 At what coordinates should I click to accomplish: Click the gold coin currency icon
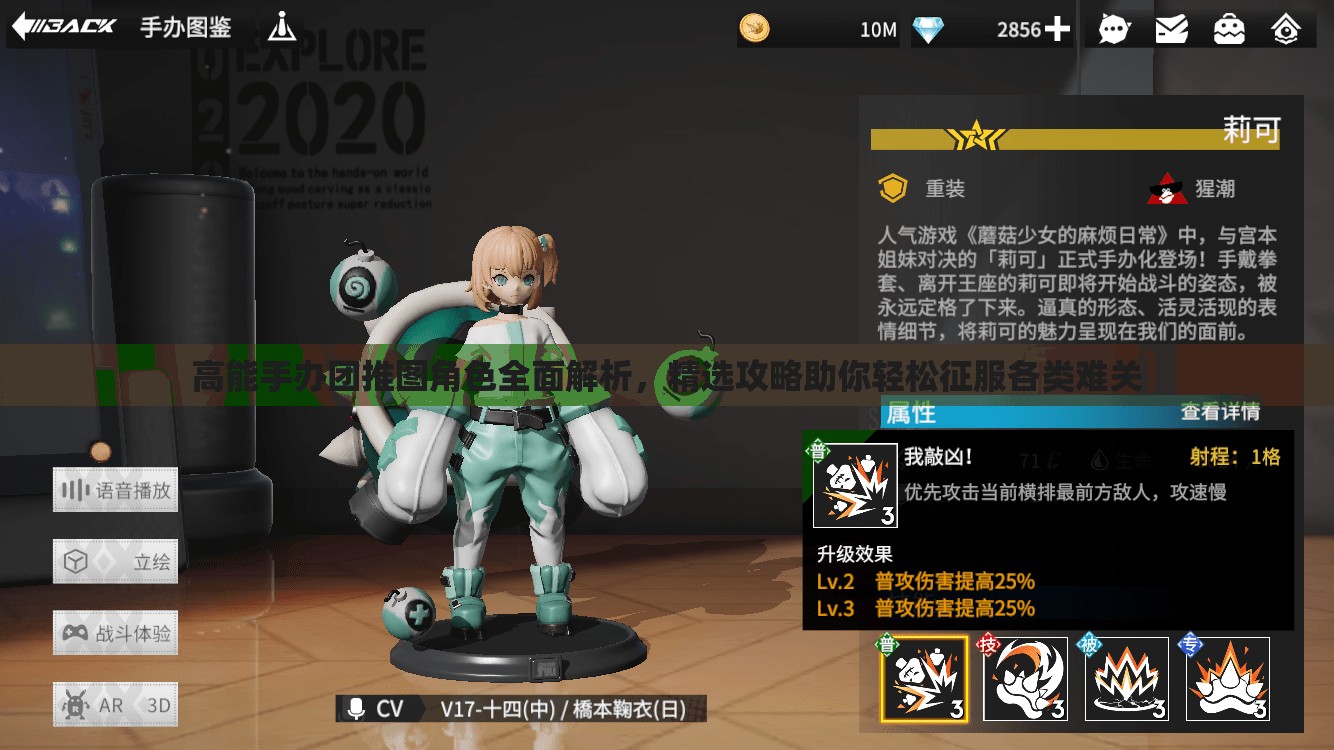pyautogui.click(x=753, y=29)
